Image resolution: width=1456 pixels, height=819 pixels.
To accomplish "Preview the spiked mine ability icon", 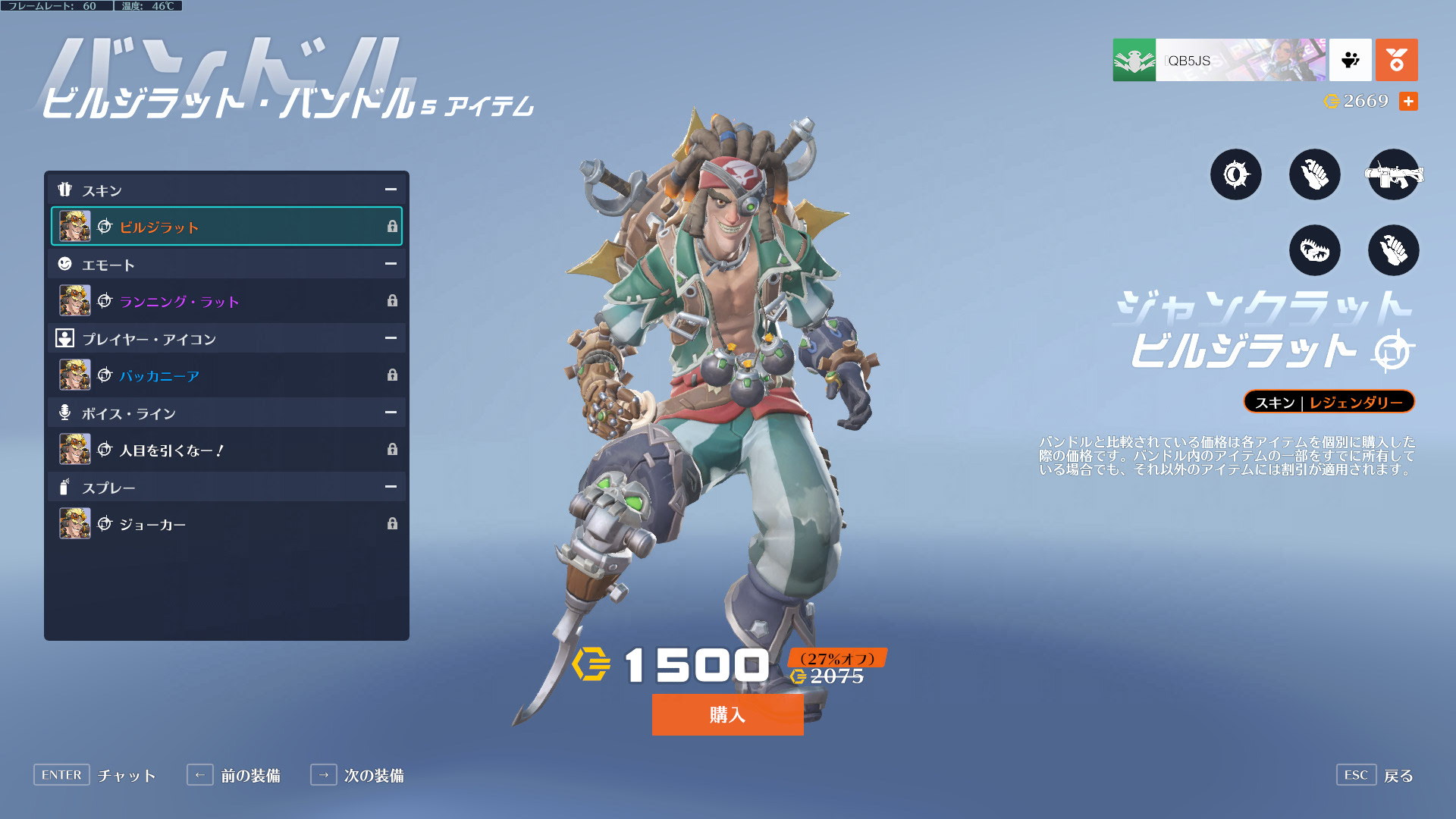I will (1235, 174).
